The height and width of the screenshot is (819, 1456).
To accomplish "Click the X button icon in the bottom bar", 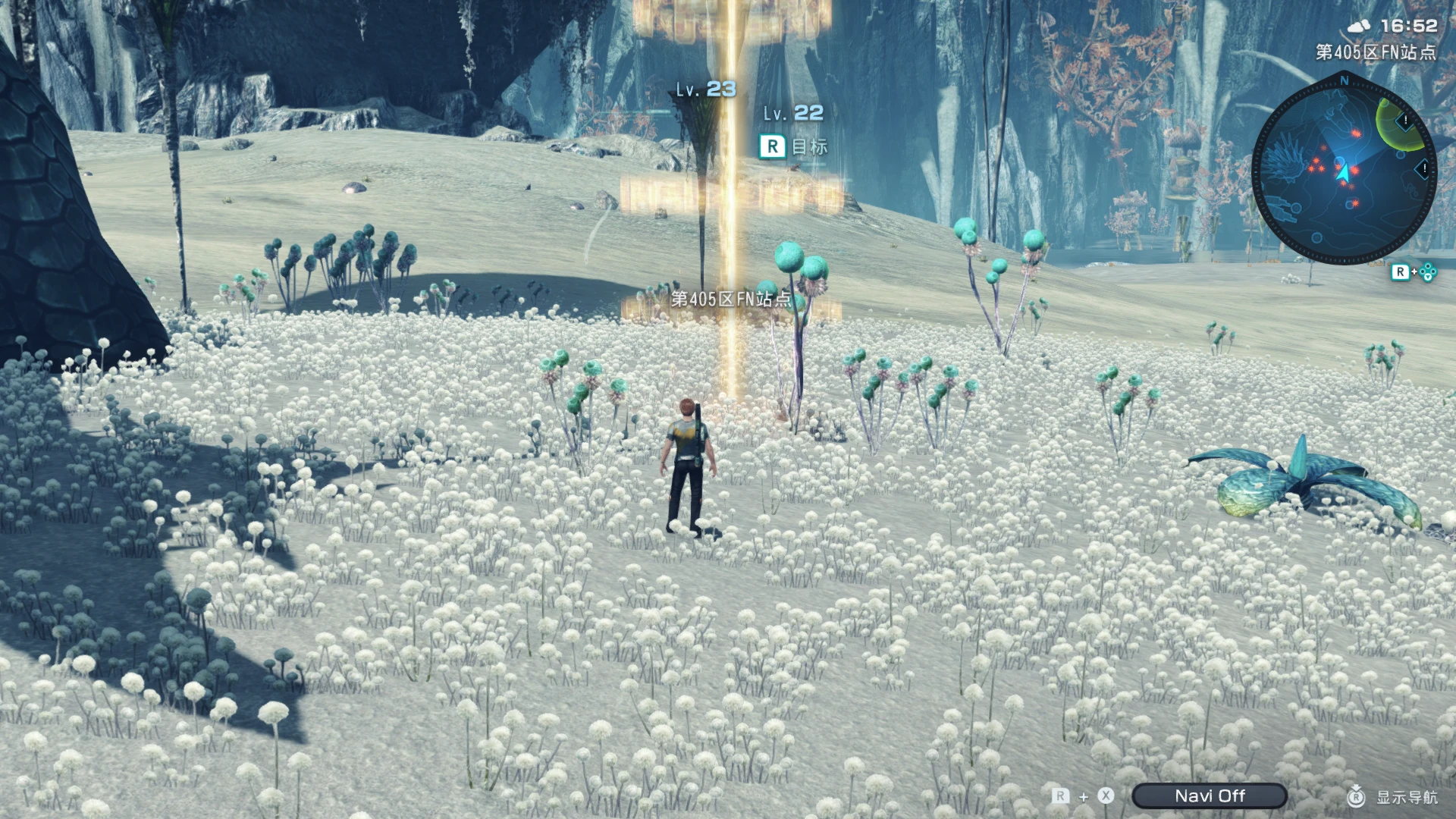I will pyautogui.click(x=1106, y=795).
